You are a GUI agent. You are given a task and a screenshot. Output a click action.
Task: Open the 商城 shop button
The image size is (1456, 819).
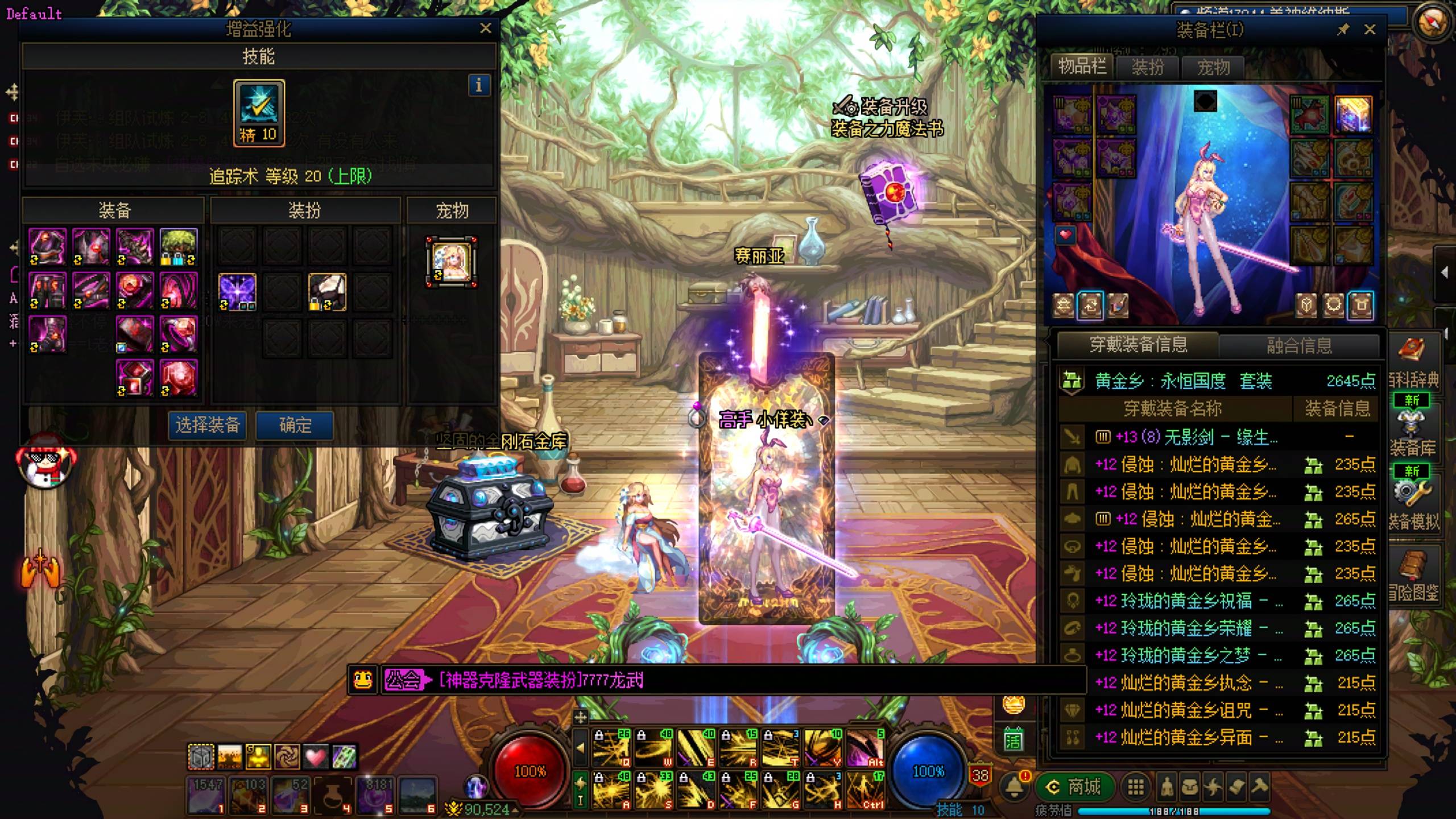pos(1075,787)
